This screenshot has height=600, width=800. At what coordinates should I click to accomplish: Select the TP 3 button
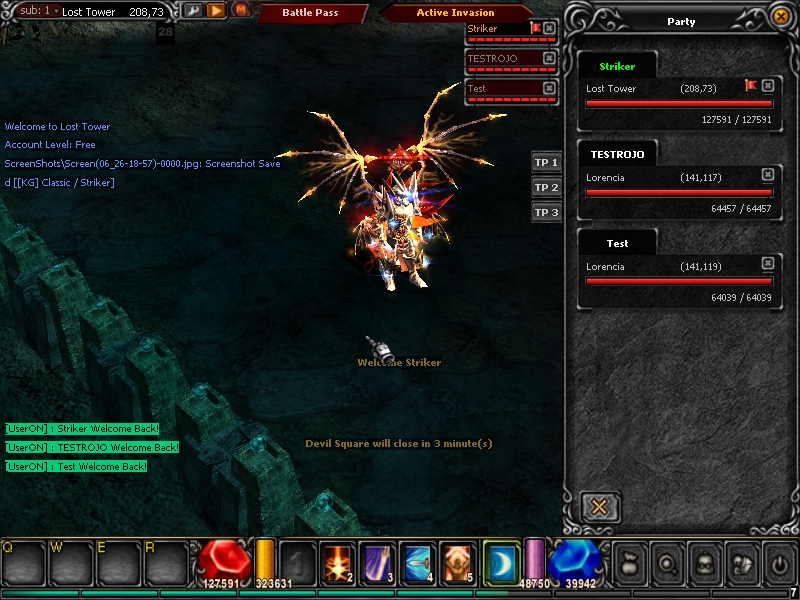click(546, 212)
